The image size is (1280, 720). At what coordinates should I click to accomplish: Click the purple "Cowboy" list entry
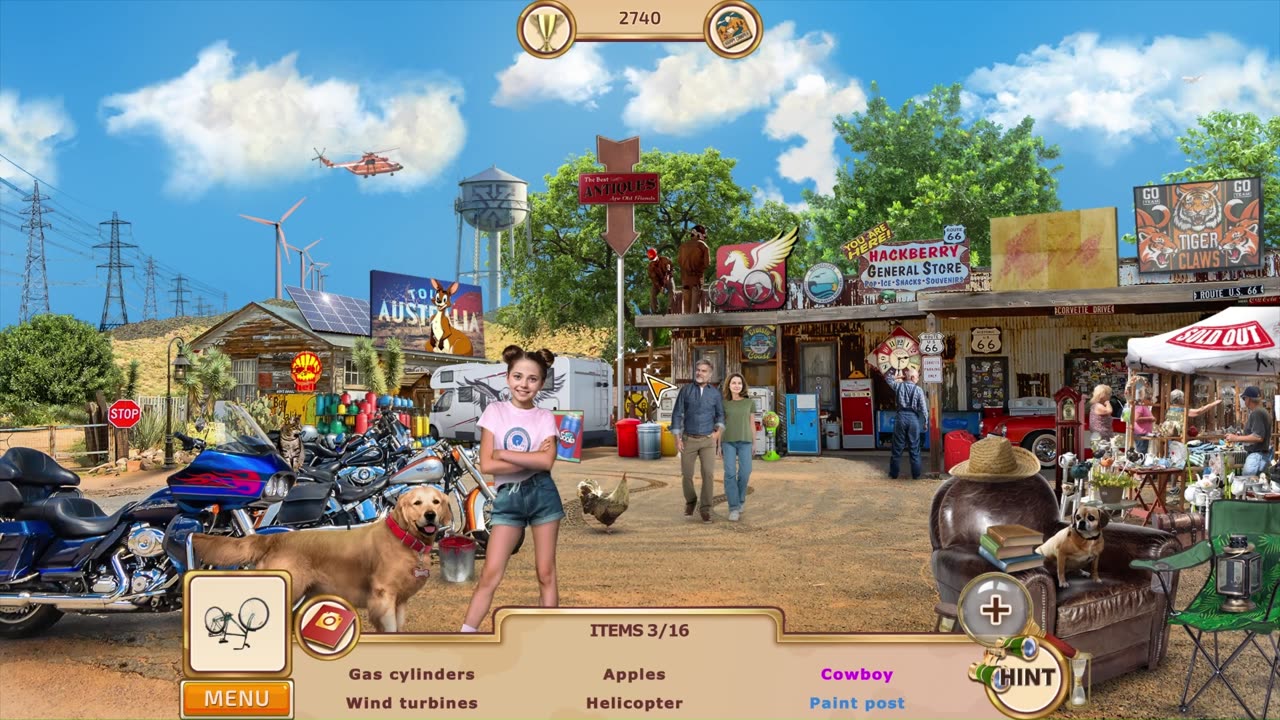(x=857, y=674)
